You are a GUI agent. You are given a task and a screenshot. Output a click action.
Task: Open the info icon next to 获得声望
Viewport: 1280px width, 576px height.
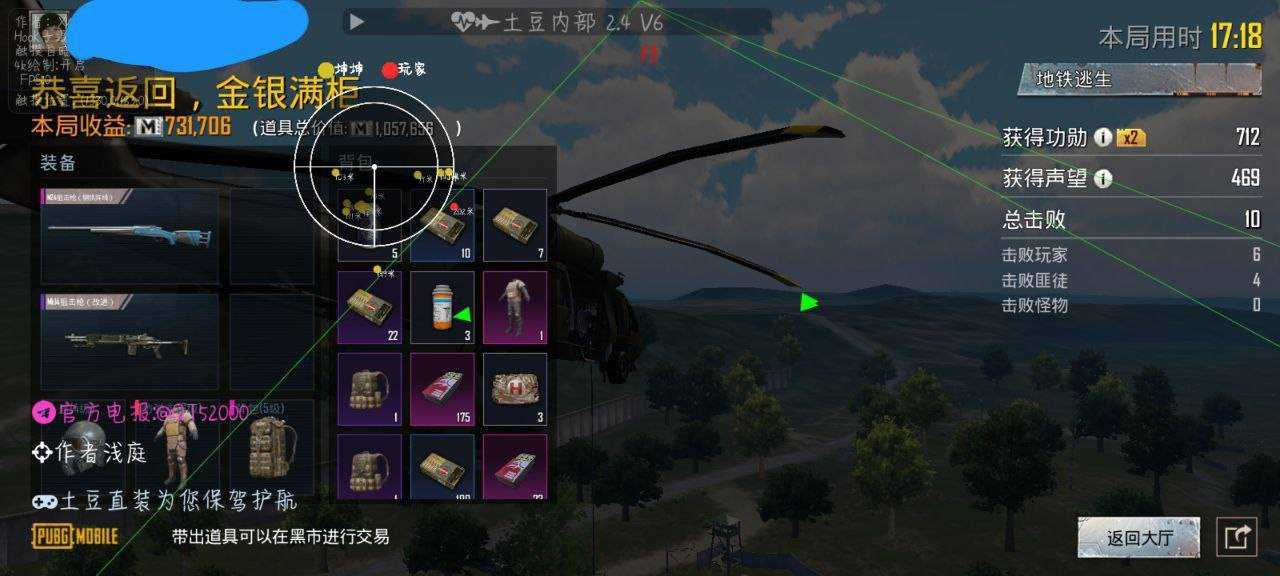[x=1103, y=179]
